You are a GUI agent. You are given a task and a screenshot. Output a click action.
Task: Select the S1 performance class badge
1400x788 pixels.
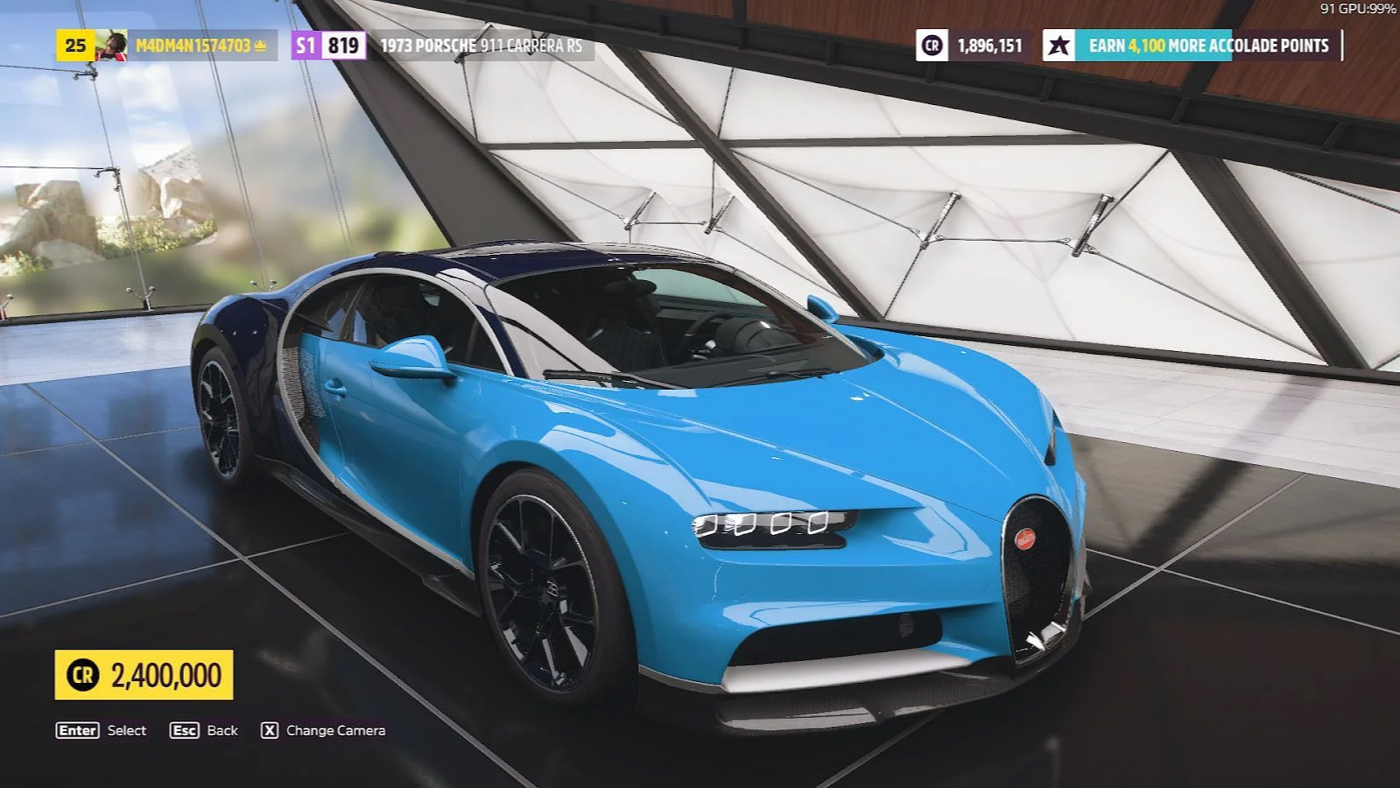302,45
